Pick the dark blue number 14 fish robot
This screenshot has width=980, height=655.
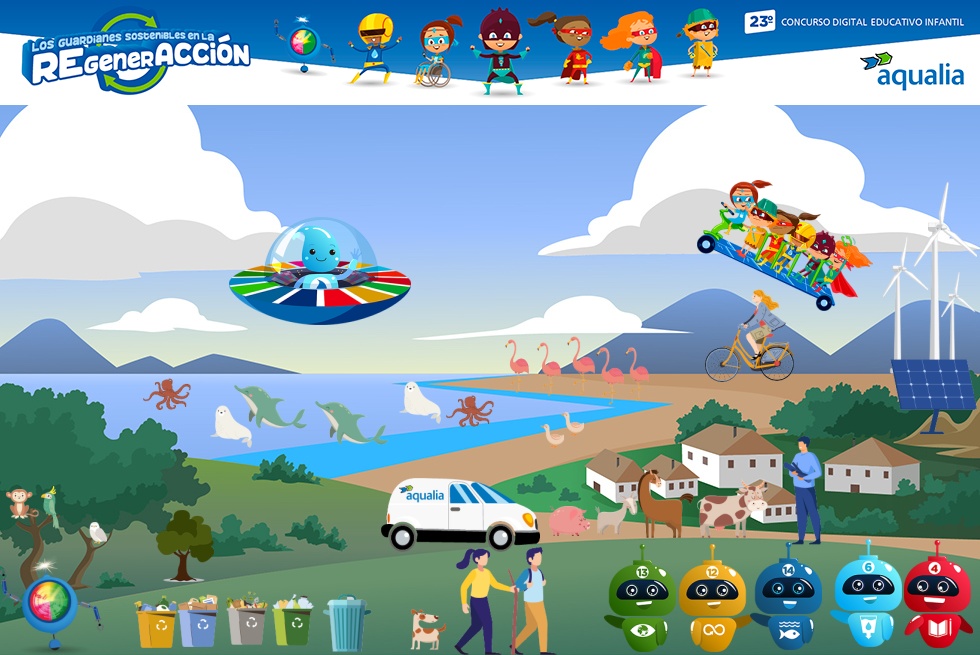tap(787, 597)
